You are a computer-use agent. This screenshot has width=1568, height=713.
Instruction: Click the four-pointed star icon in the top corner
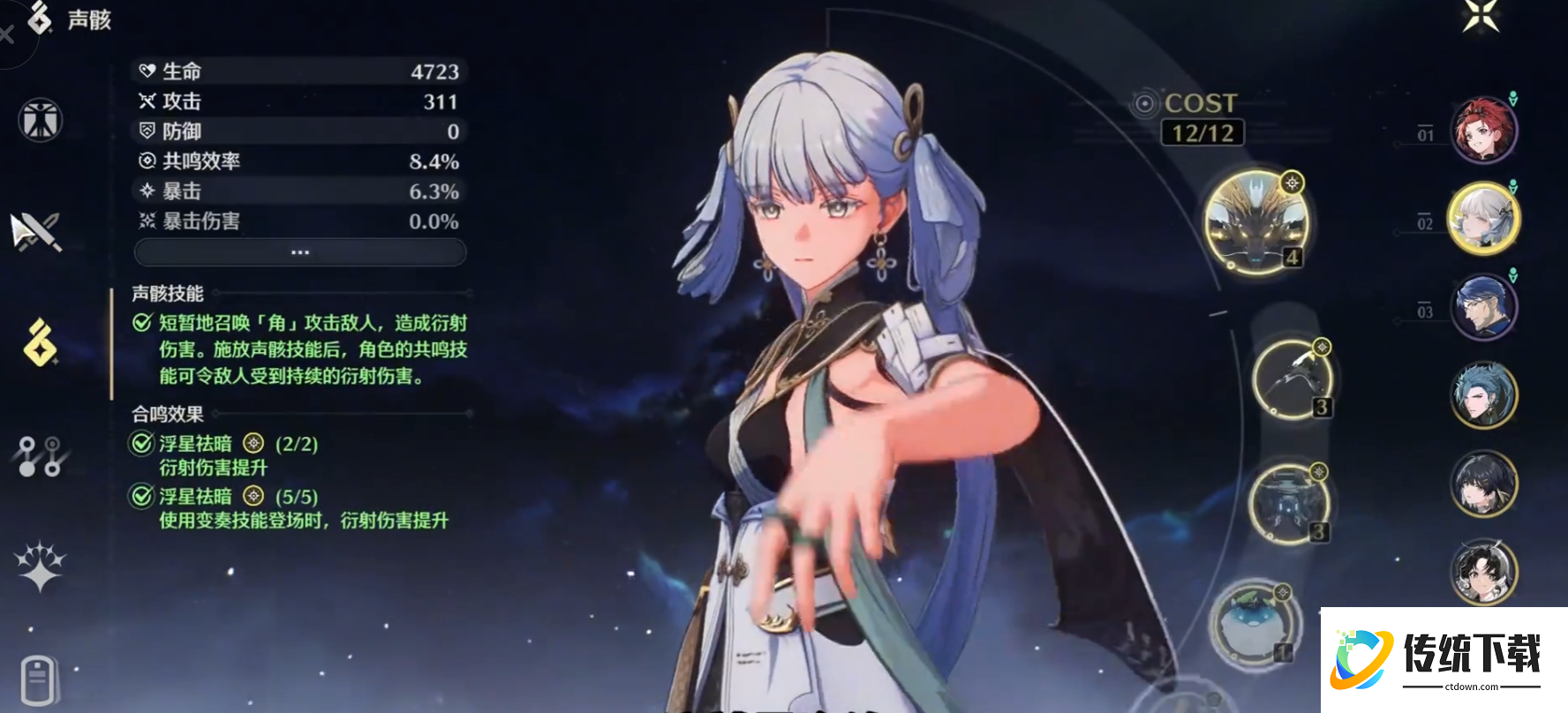(1481, 16)
